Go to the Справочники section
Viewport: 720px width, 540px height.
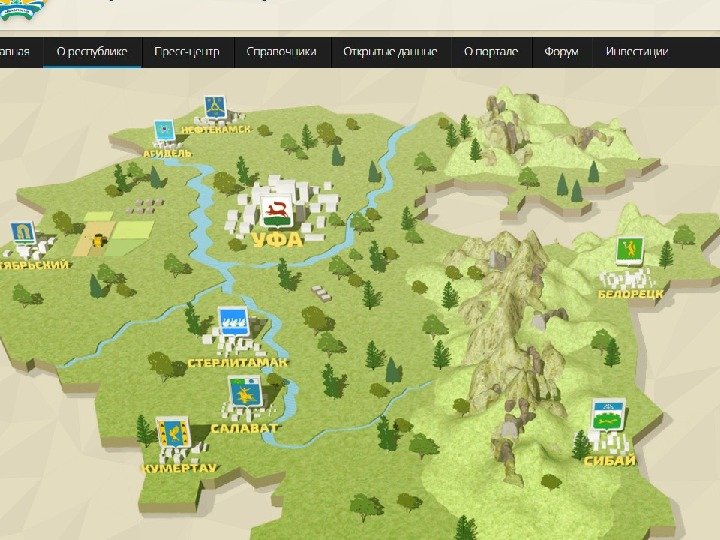pyautogui.click(x=281, y=52)
